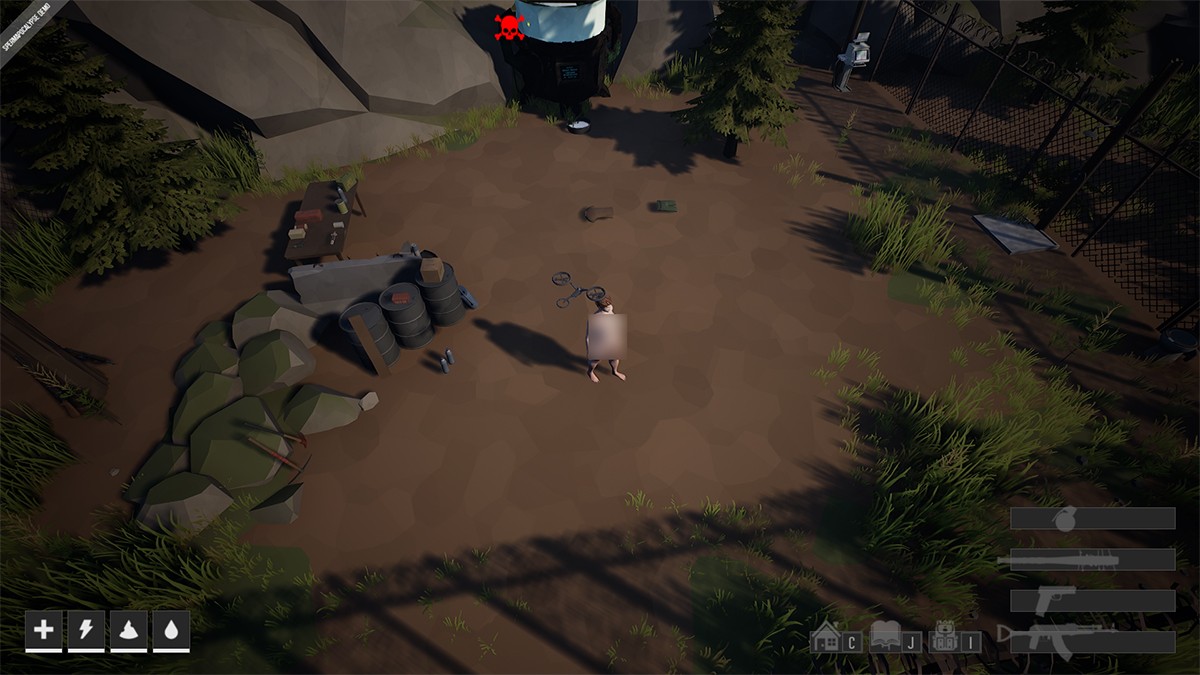
Task: Switch to the assault rifle slot
Action: 1092,640
